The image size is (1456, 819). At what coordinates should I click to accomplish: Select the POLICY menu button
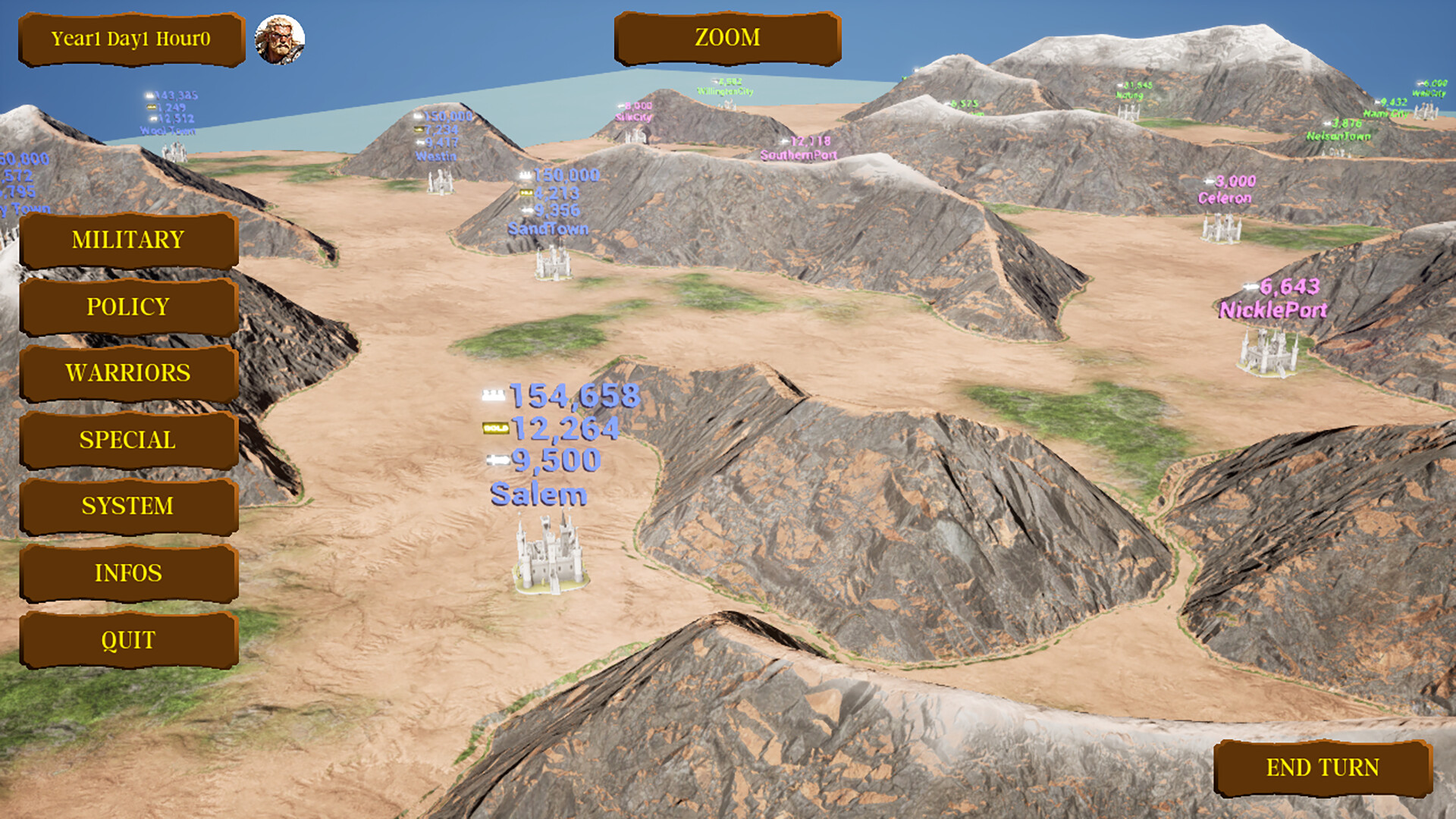click(128, 307)
